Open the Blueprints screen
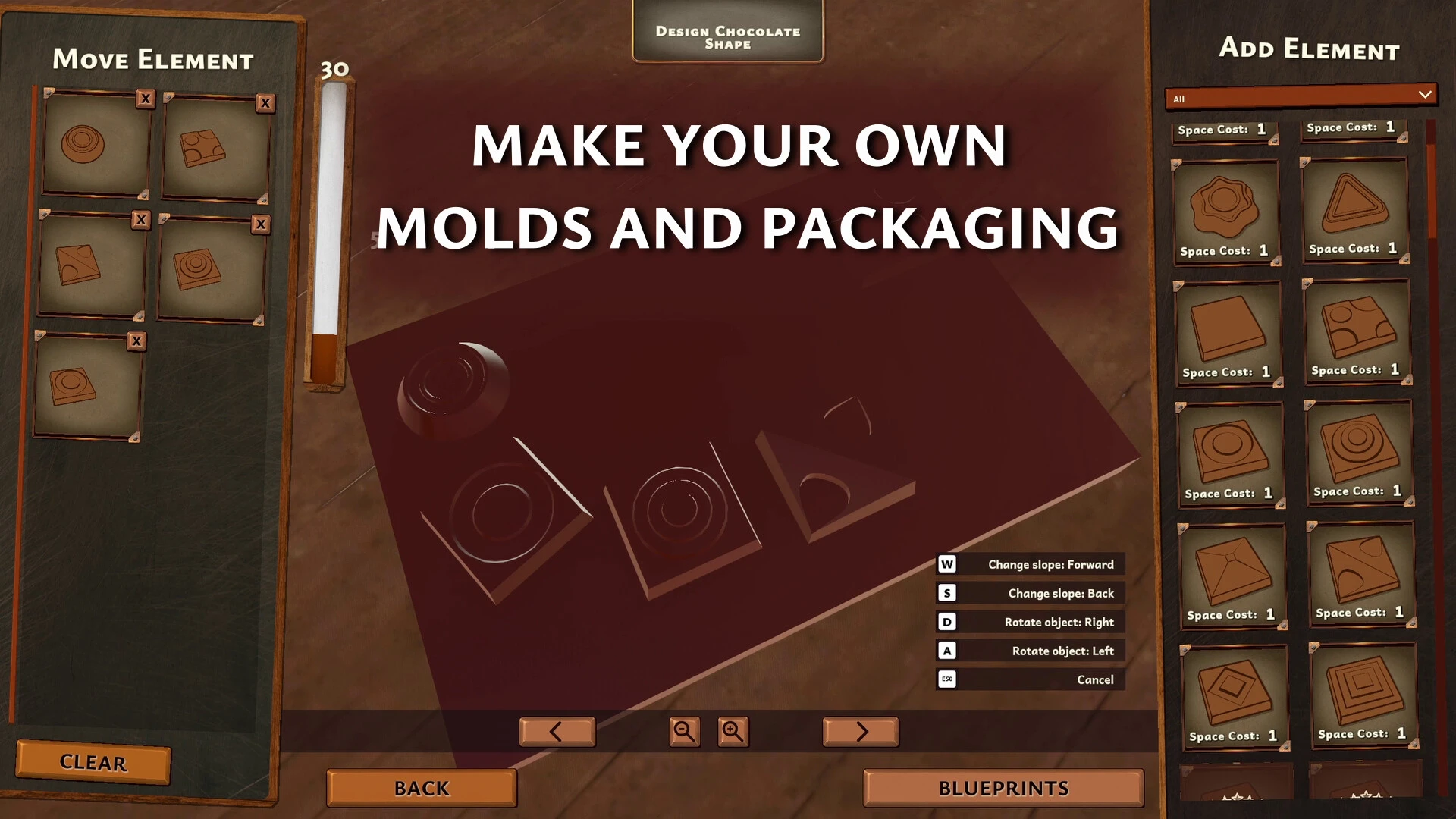1456x819 pixels. (x=1002, y=788)
